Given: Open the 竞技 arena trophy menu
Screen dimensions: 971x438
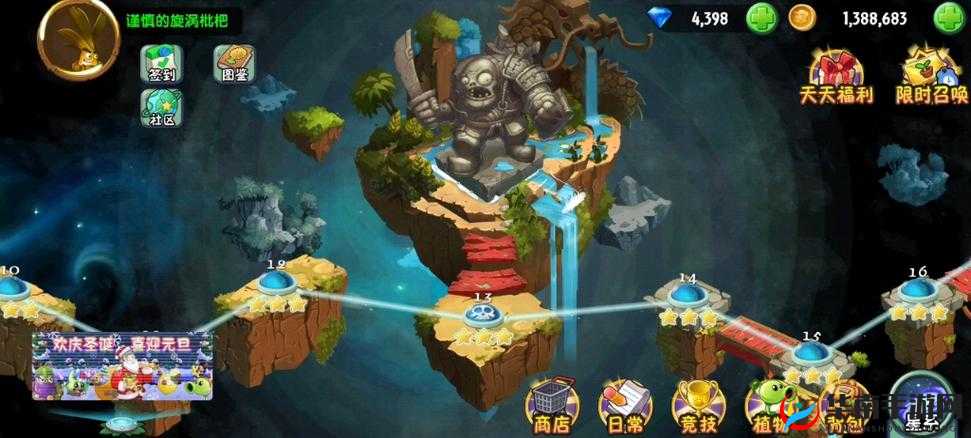Looking at the screenshot, I should point(692,405).
